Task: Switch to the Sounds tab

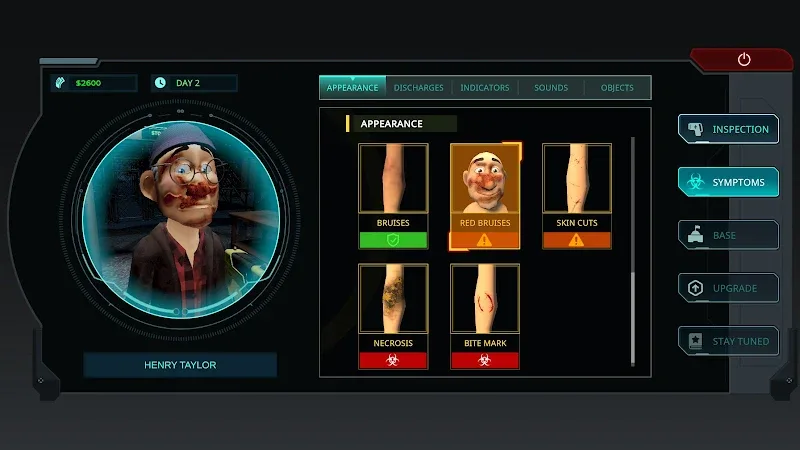Action: (x=551, y=88)
